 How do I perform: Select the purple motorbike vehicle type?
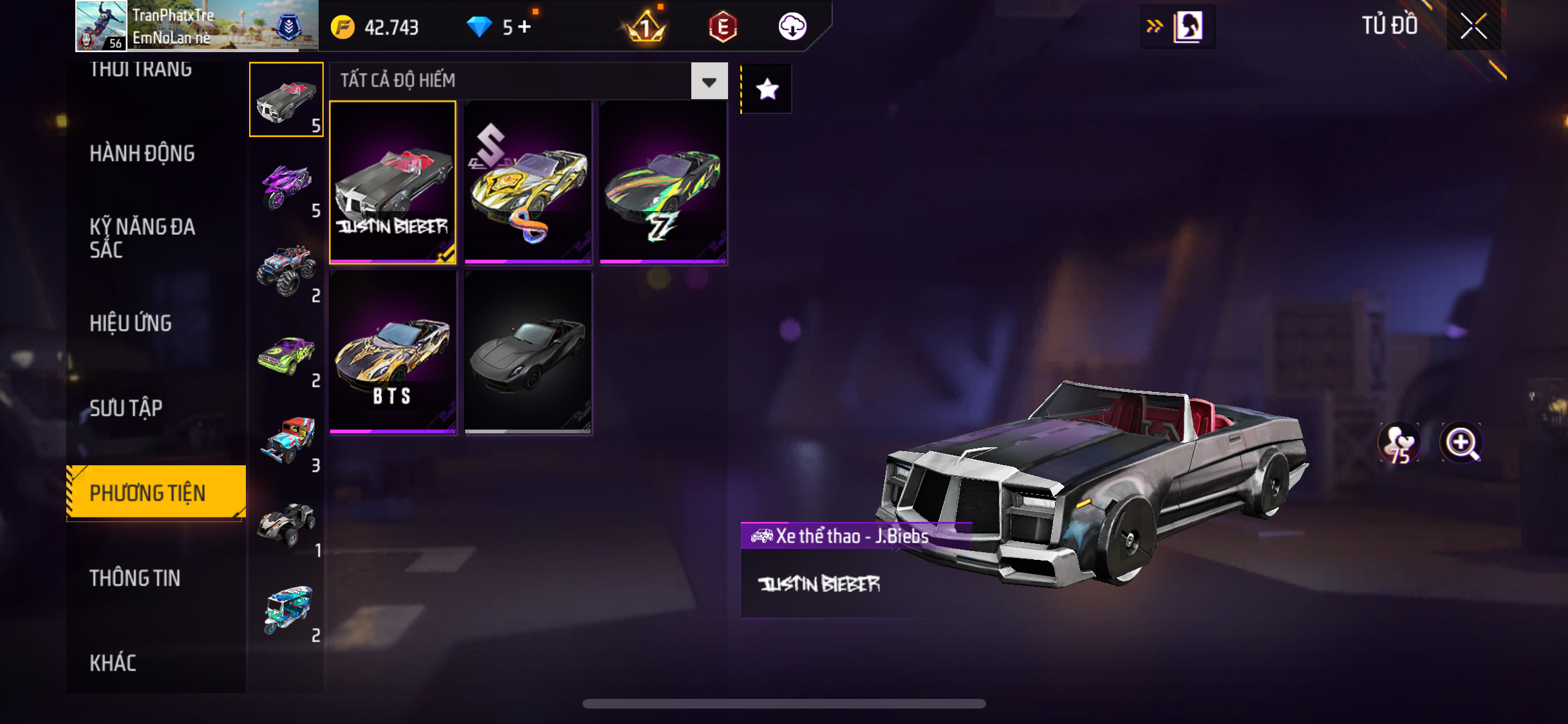coord(286,186)
